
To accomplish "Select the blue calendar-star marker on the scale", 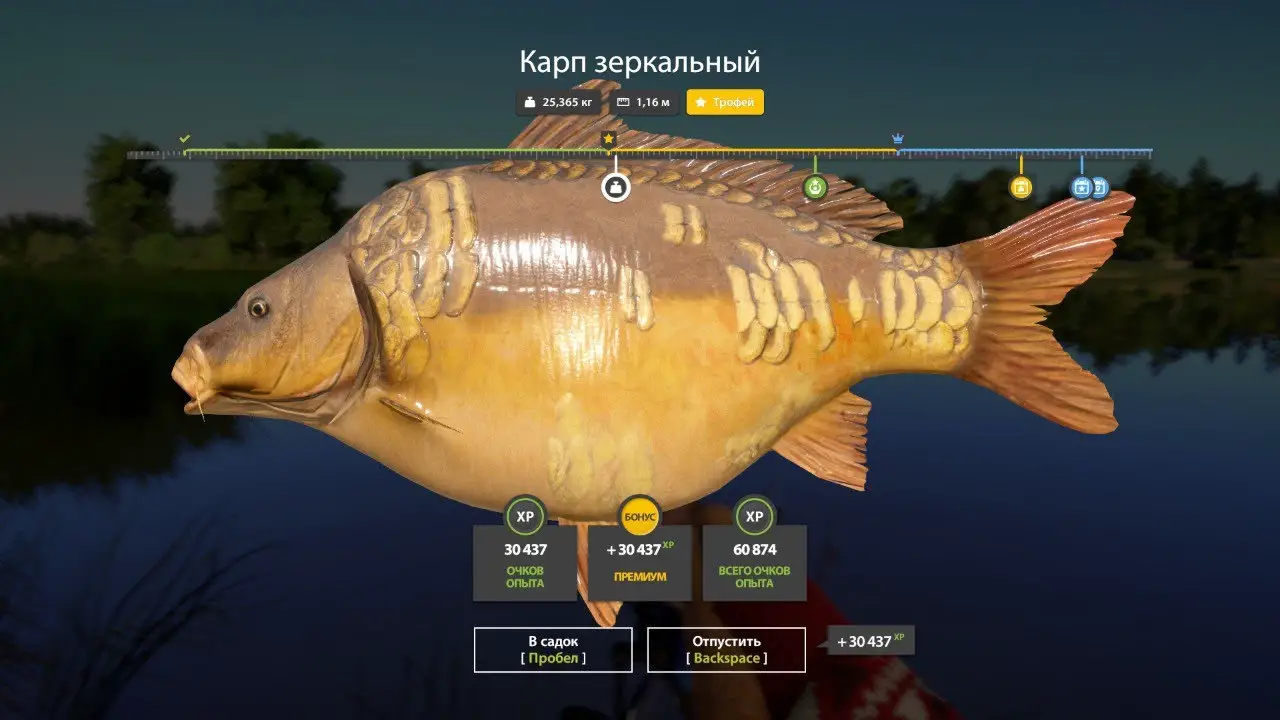I will tap(1081, 187).
